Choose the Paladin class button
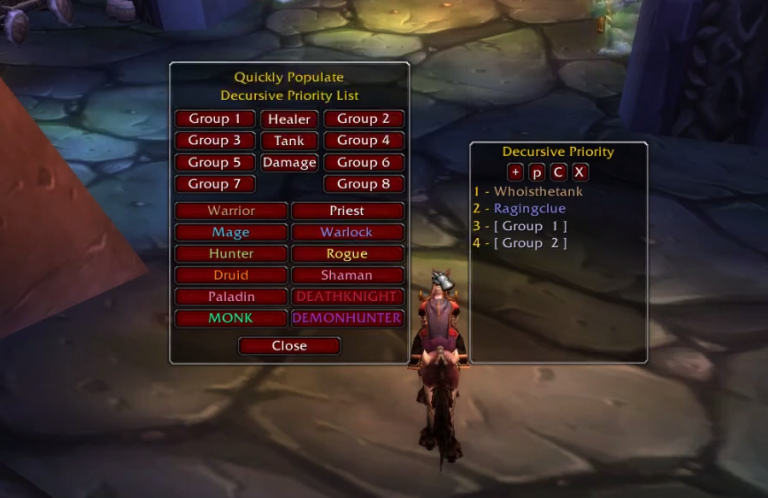Viewport: 768px width, 498px height. click(231, 297)
